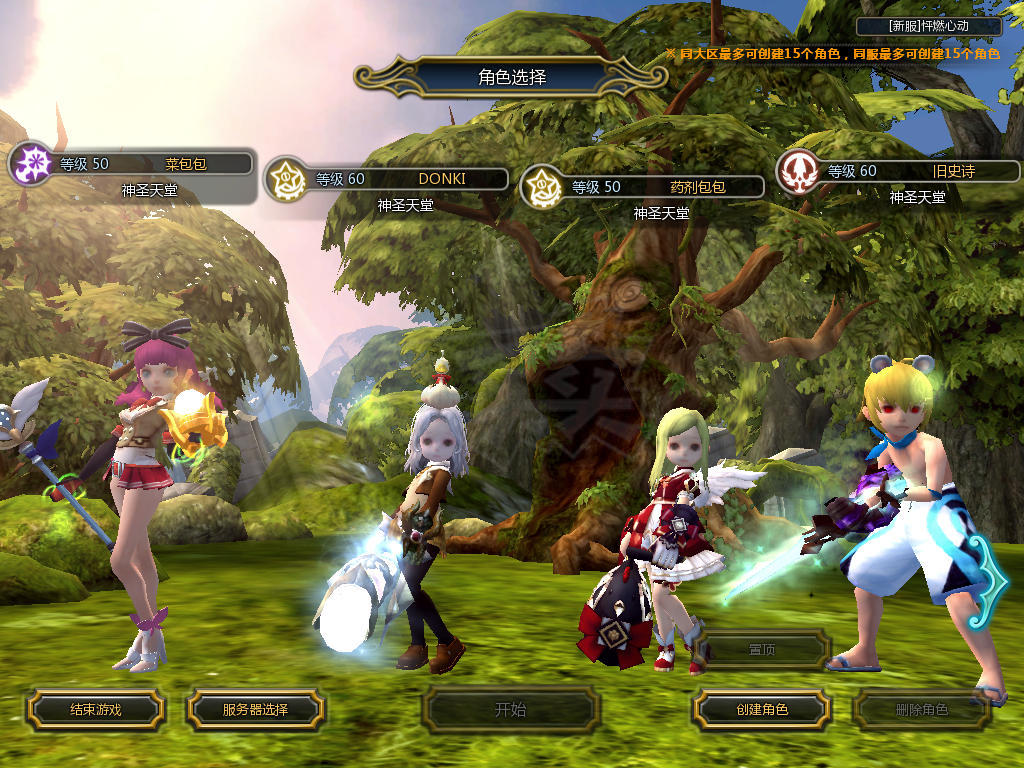
Task: Start the game with 开始 button
Action: pyautogui.click(x=510, y=710)
